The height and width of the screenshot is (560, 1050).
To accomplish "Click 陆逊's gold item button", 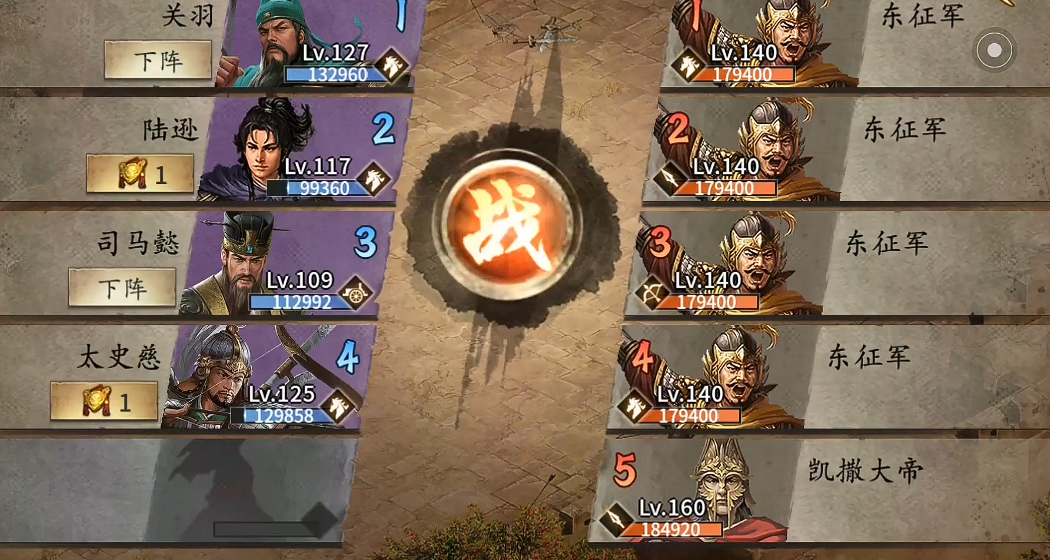I will pos(140,174).
